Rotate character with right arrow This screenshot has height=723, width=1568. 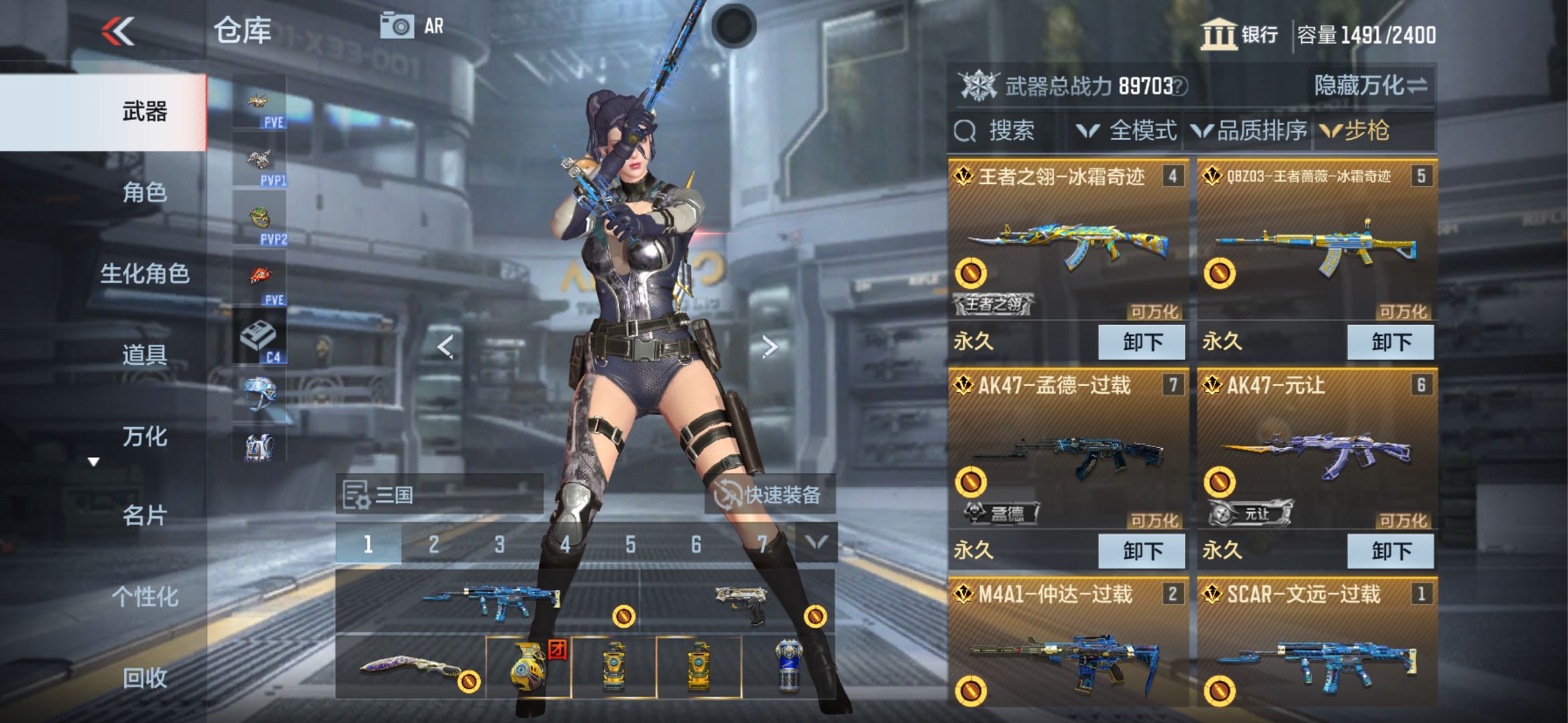770,347
